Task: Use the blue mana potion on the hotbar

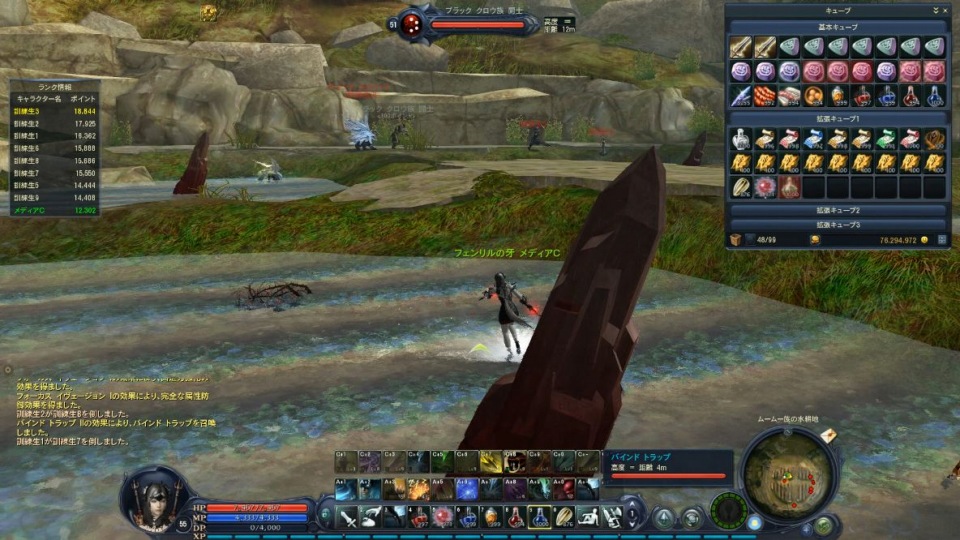Action: coord(541,516)
